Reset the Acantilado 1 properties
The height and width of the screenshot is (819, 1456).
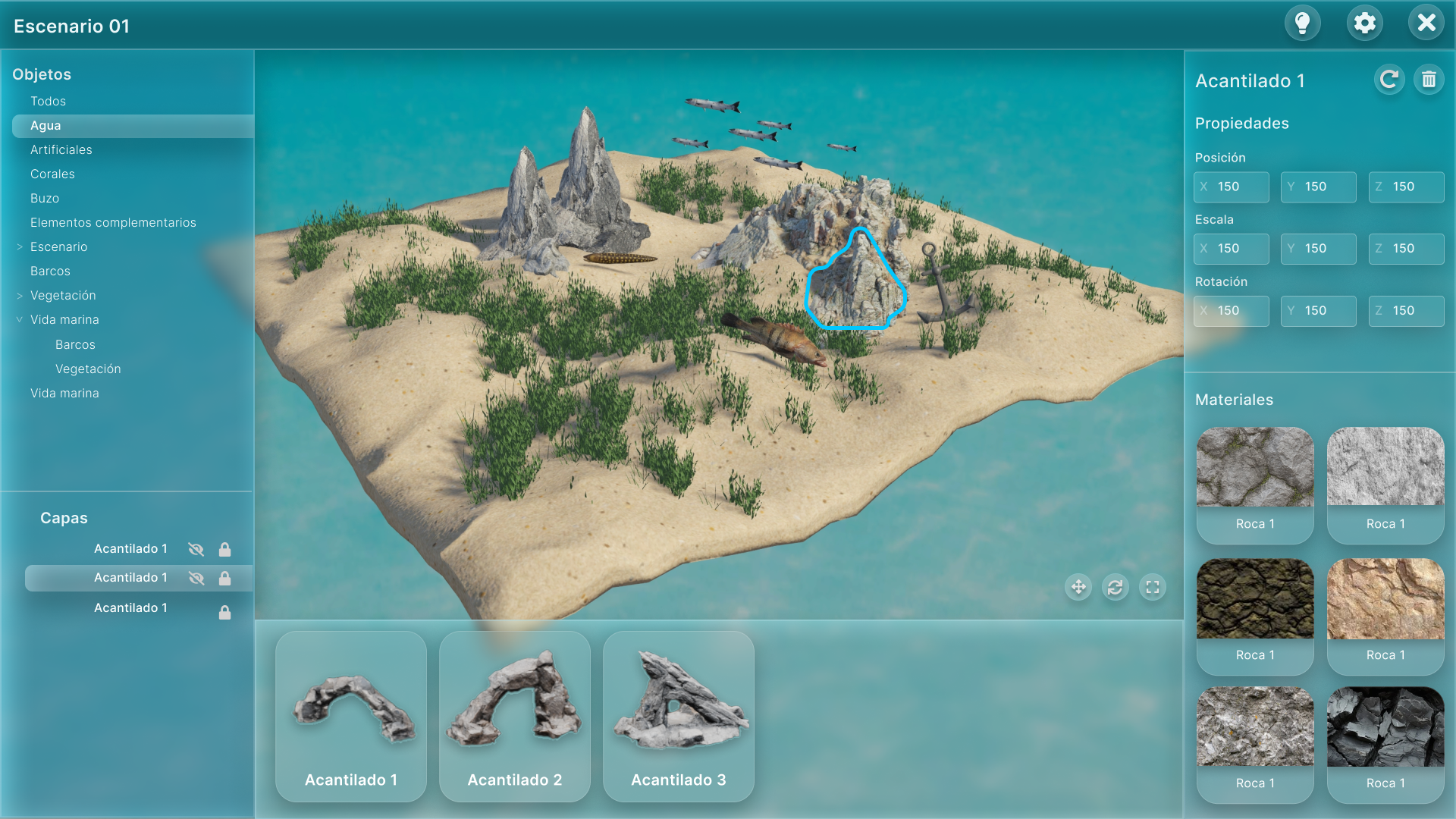[x=1389, y=80]
